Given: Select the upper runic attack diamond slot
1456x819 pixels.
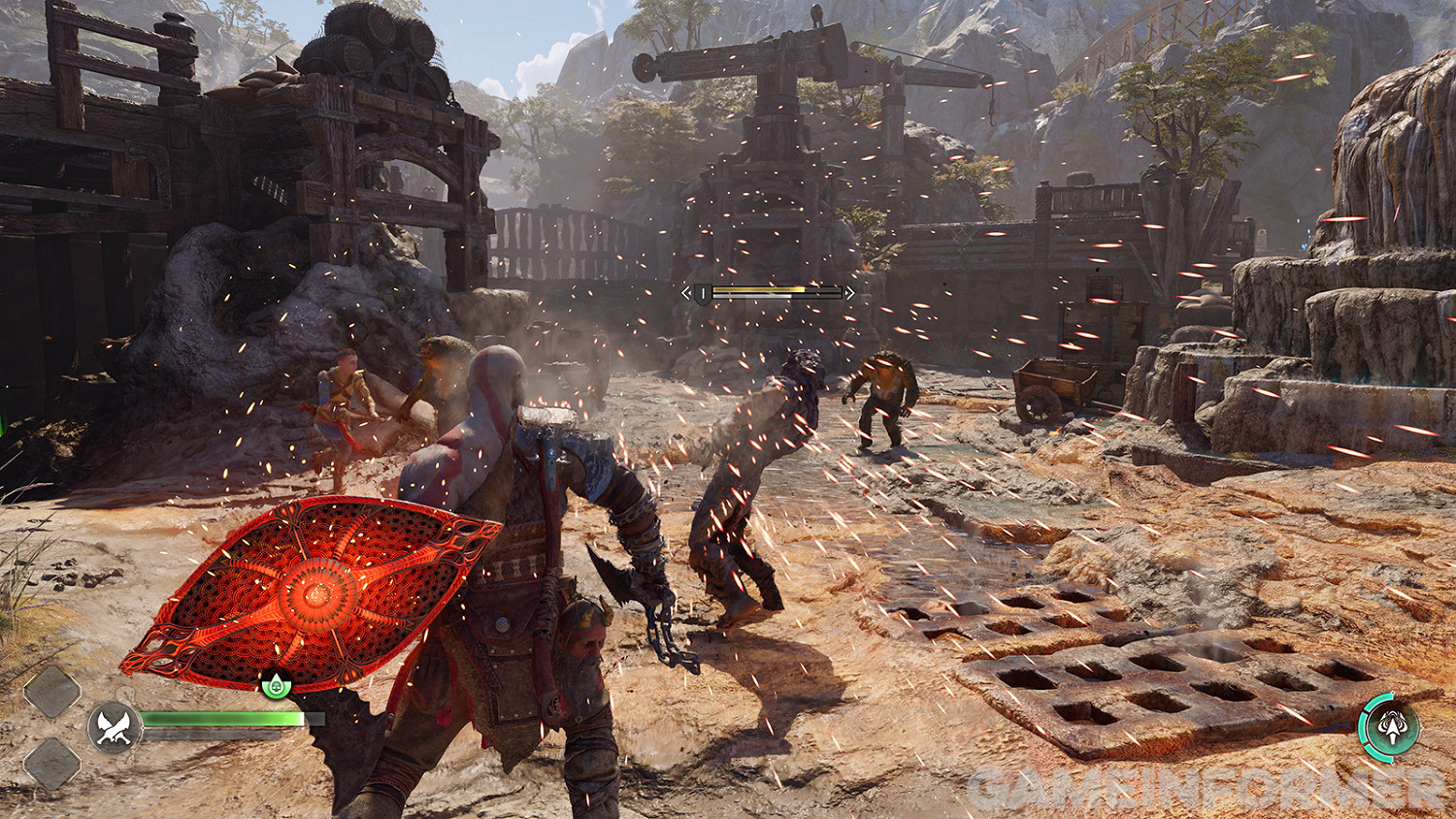Looking at the screenshot, I should click(x=51, y=690).
